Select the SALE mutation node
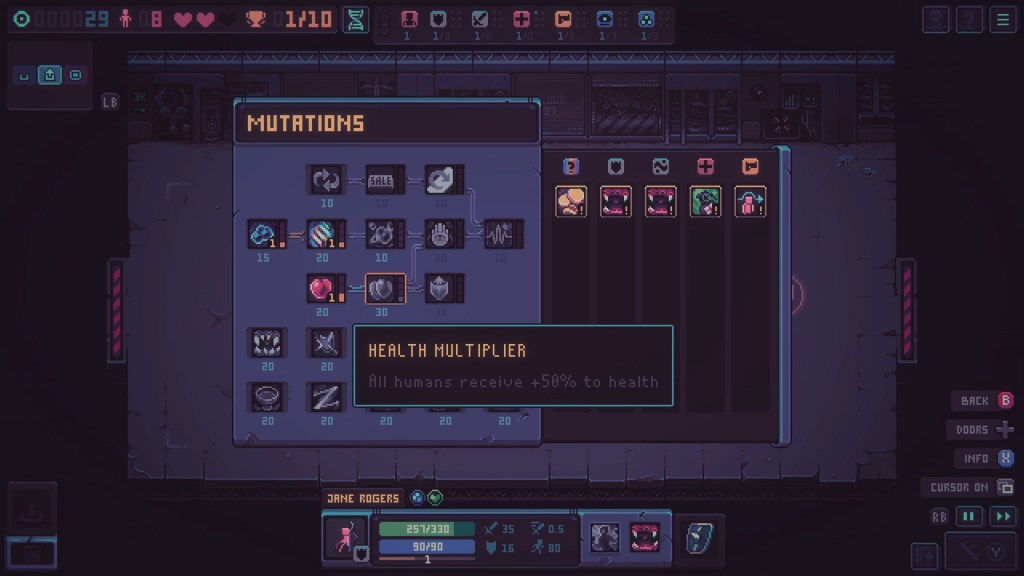1024x576 pixels. pyautogui.click(x=385, y=180)
